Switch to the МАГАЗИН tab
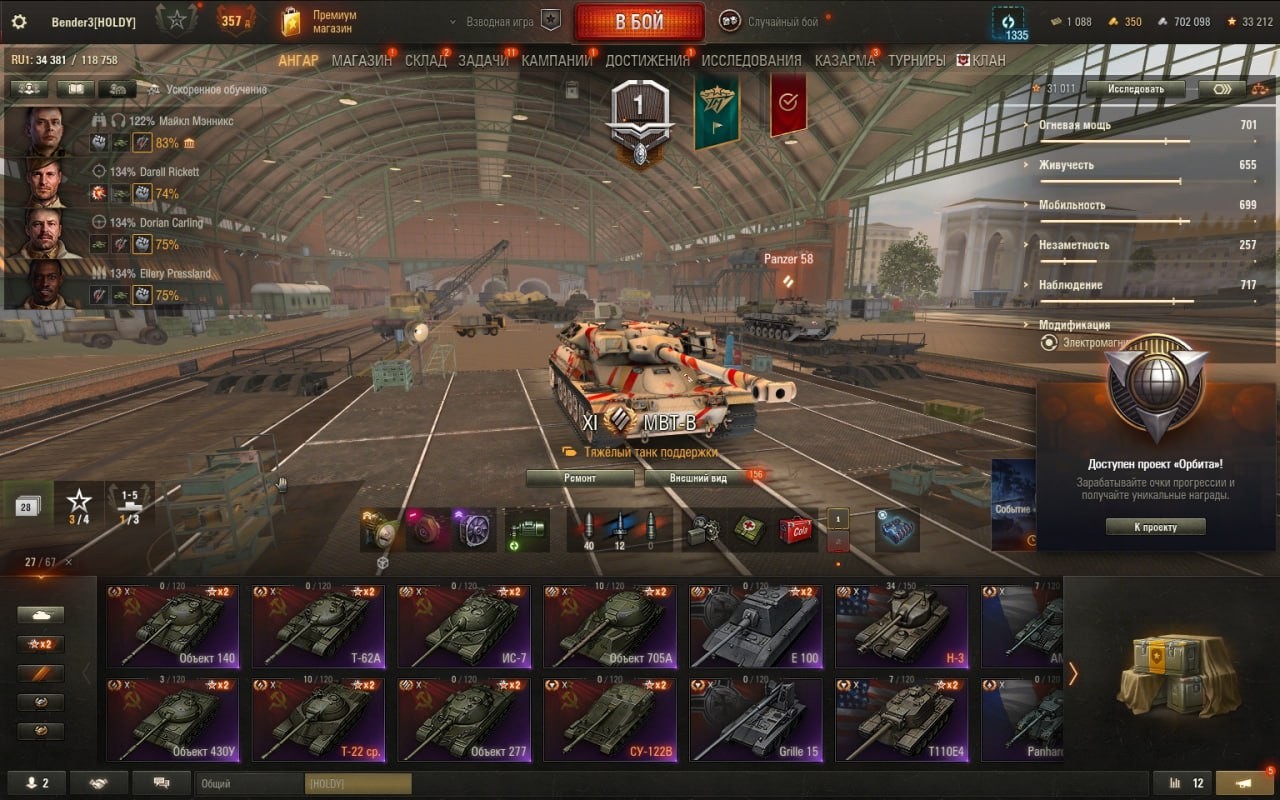Screen dimensions: 1280x800 pyautogui.click(x=361, y=60)
